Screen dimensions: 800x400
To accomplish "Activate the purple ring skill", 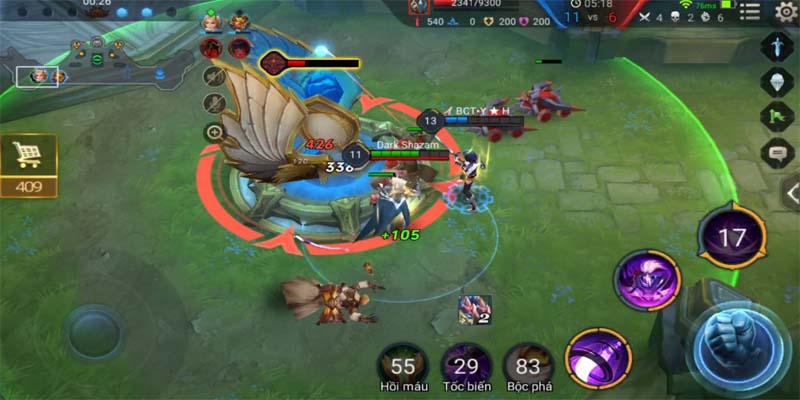I will click(598, 356).
